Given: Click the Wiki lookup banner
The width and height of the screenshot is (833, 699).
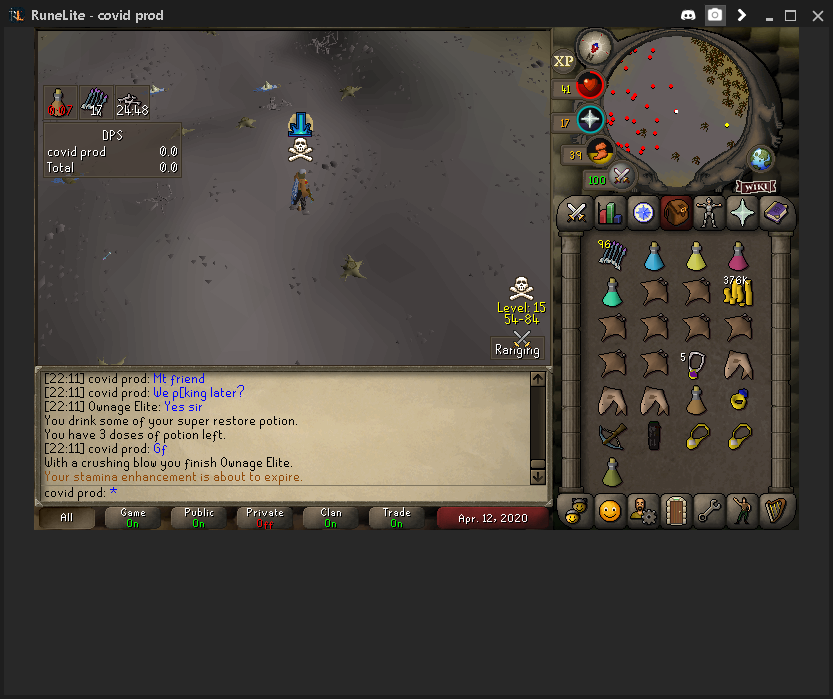Looking at the screenshot, I should 756,187.
